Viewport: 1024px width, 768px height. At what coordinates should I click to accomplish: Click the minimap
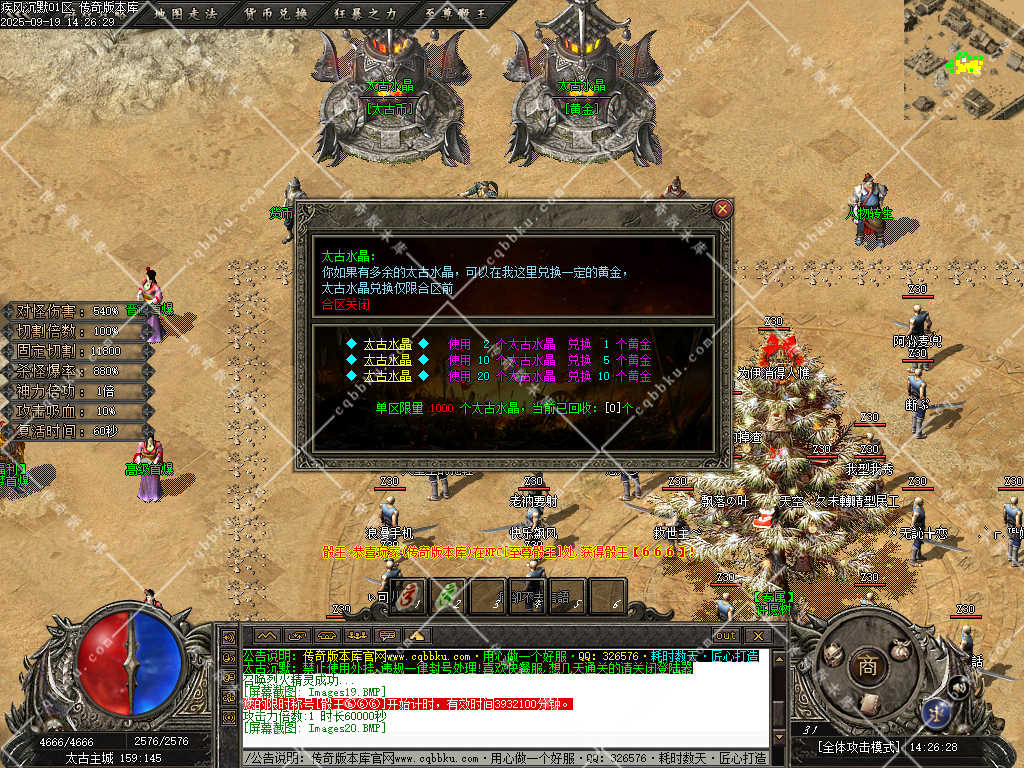tap(963, 60)
